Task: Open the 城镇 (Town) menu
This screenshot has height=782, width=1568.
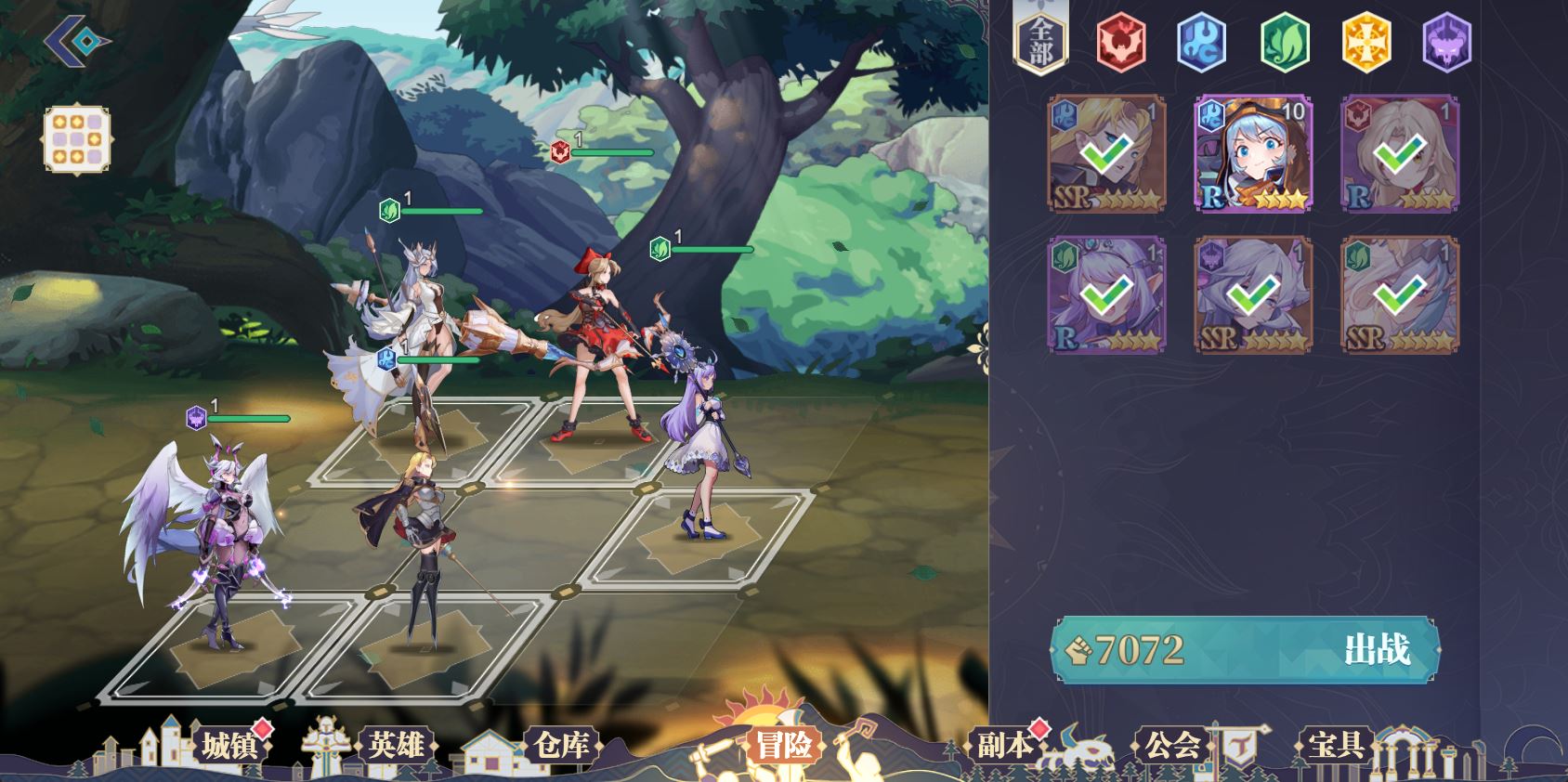Action: [229, 745]
